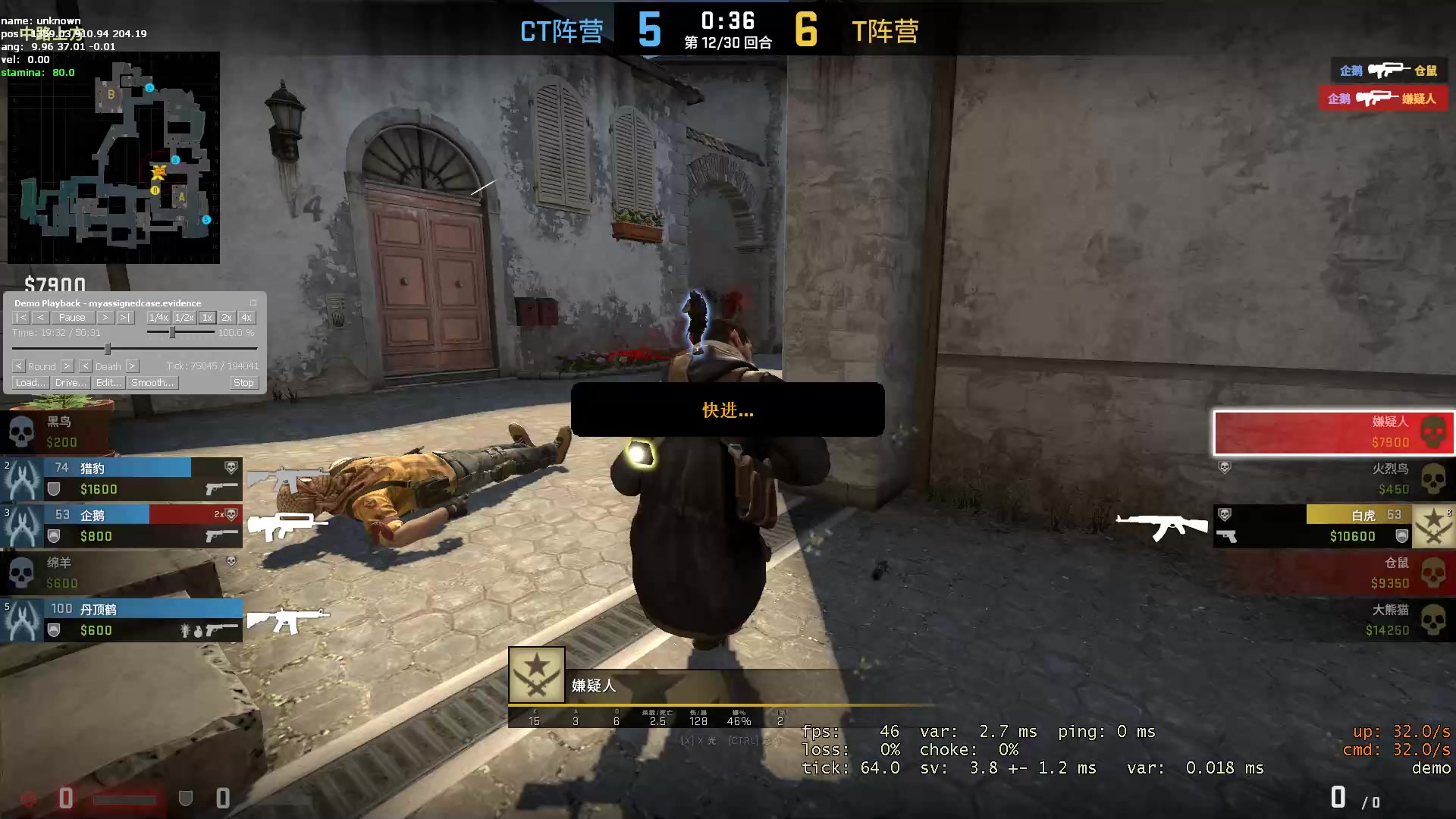Screen dimensions: 1456x819
Task: Click the CT阵营 scoreboard label
Action: point(561,30)
